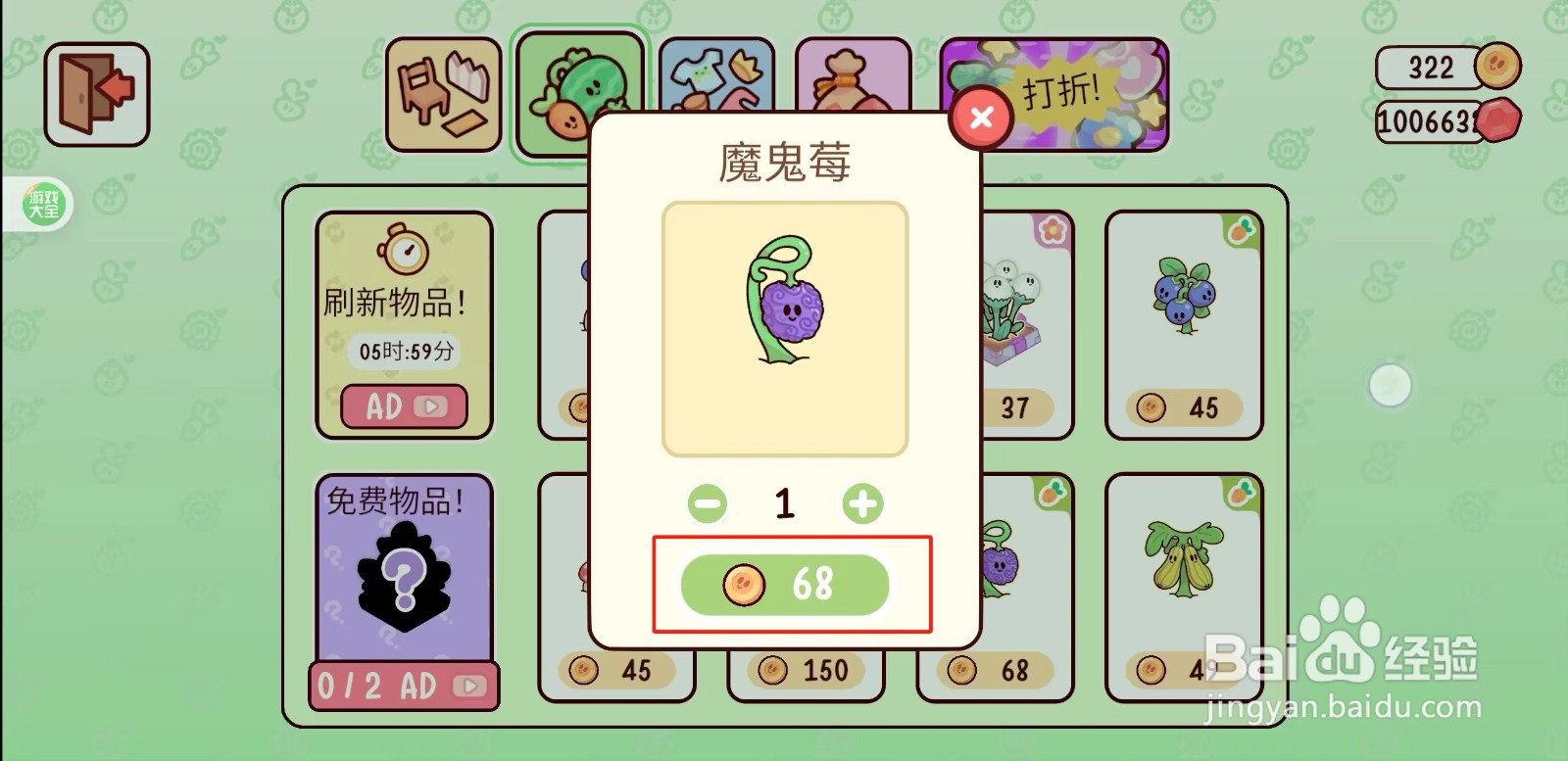Increase purchase quantity with the plus button

[861, 504]
